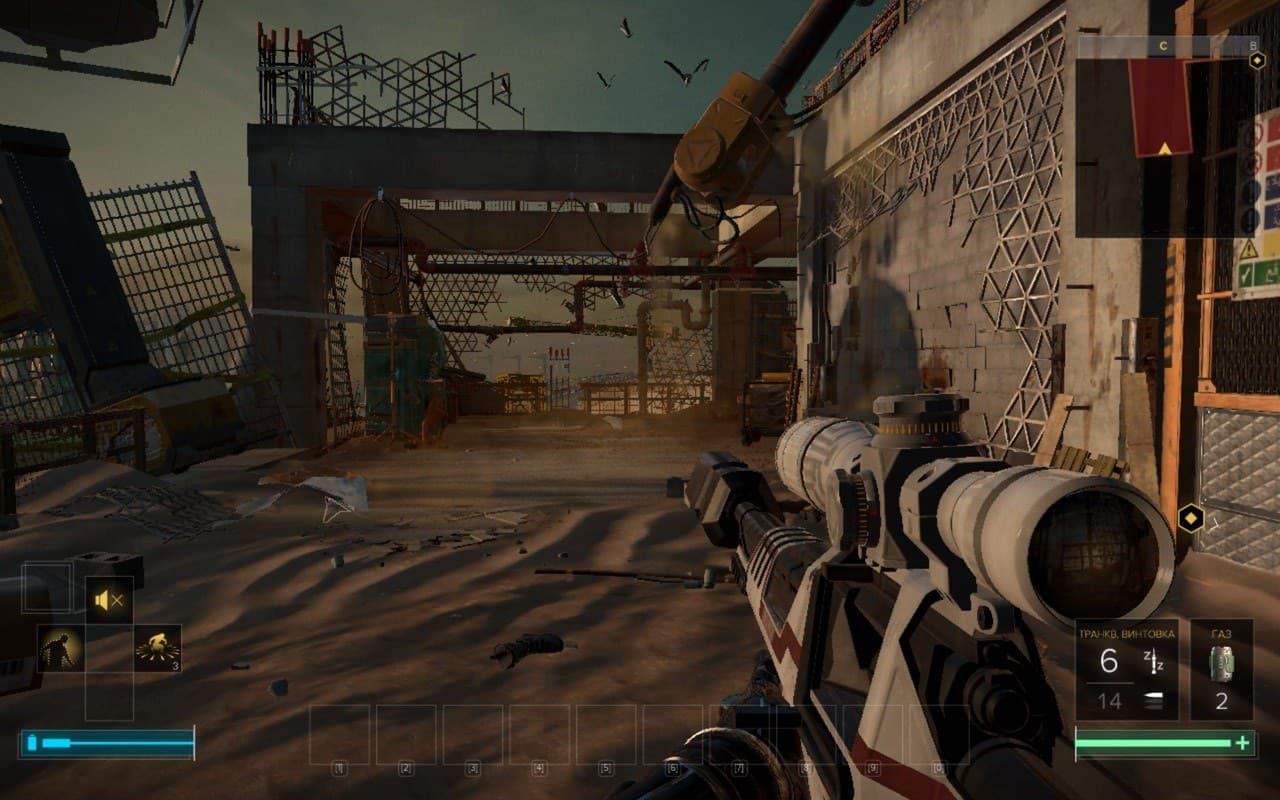1280x800 pixels.
Task: Click the tranquilizer dart ammo type icon
Action: [1152, 661]
